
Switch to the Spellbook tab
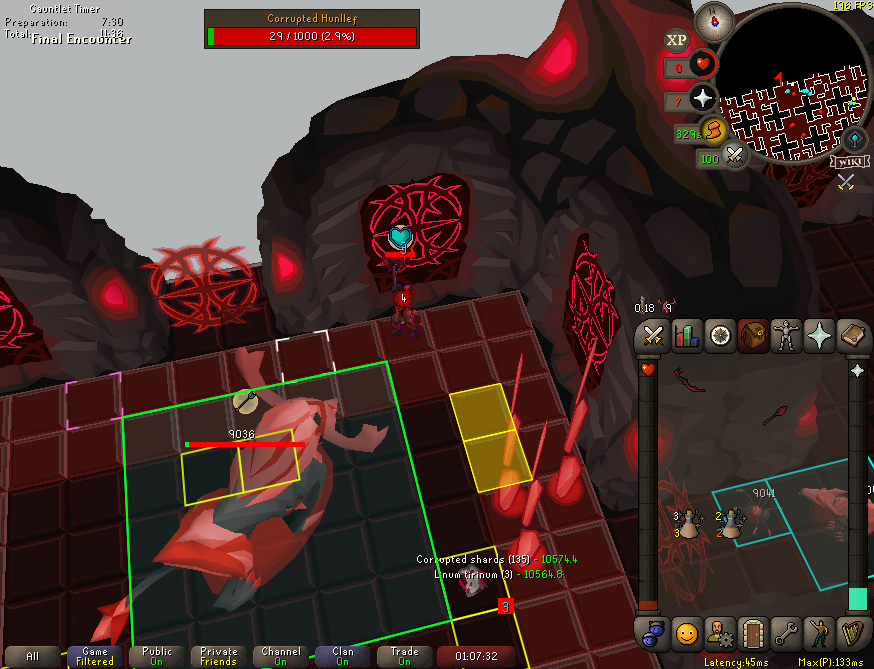852,336
